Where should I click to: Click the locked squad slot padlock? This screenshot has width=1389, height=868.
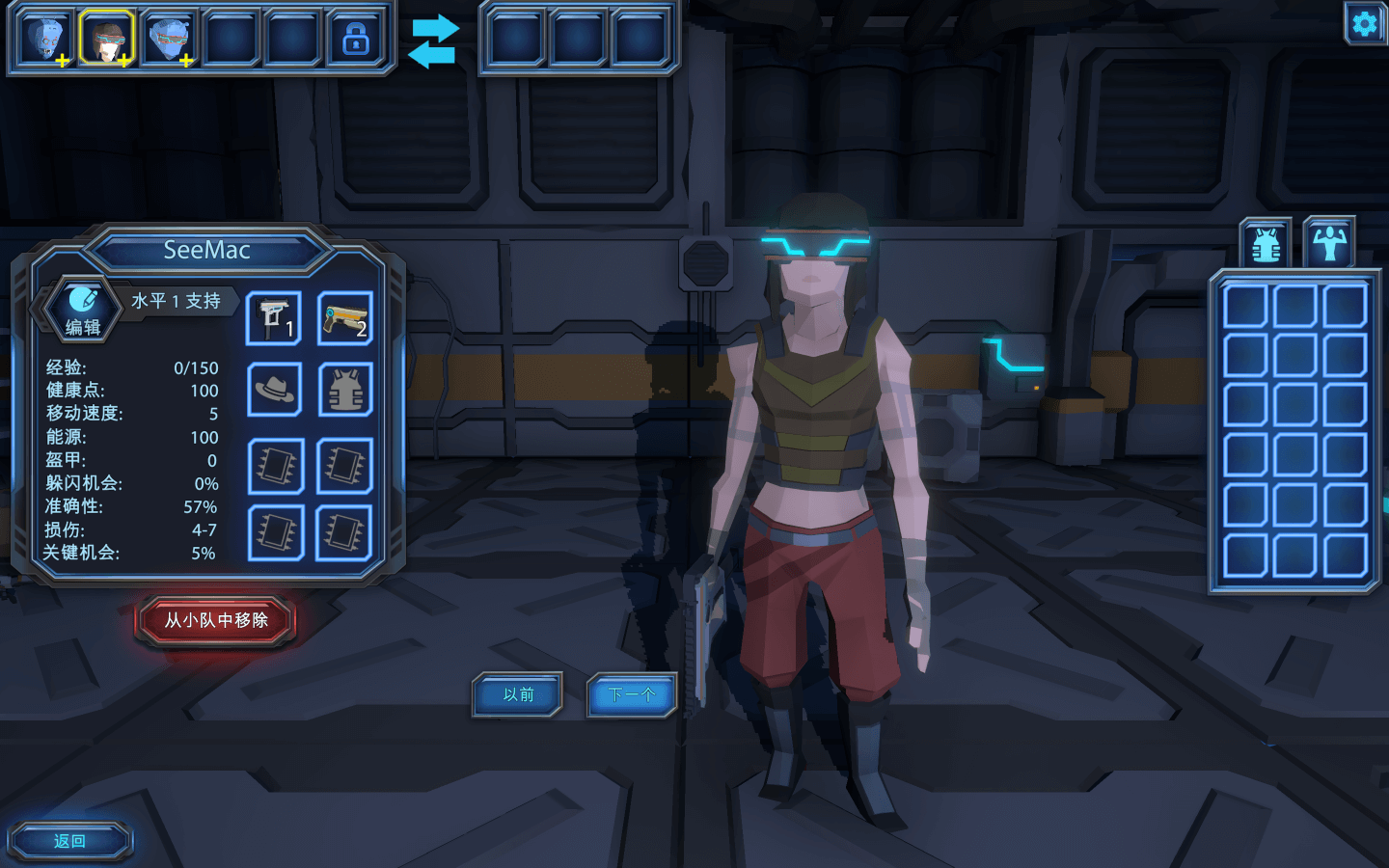coord(356,39)
